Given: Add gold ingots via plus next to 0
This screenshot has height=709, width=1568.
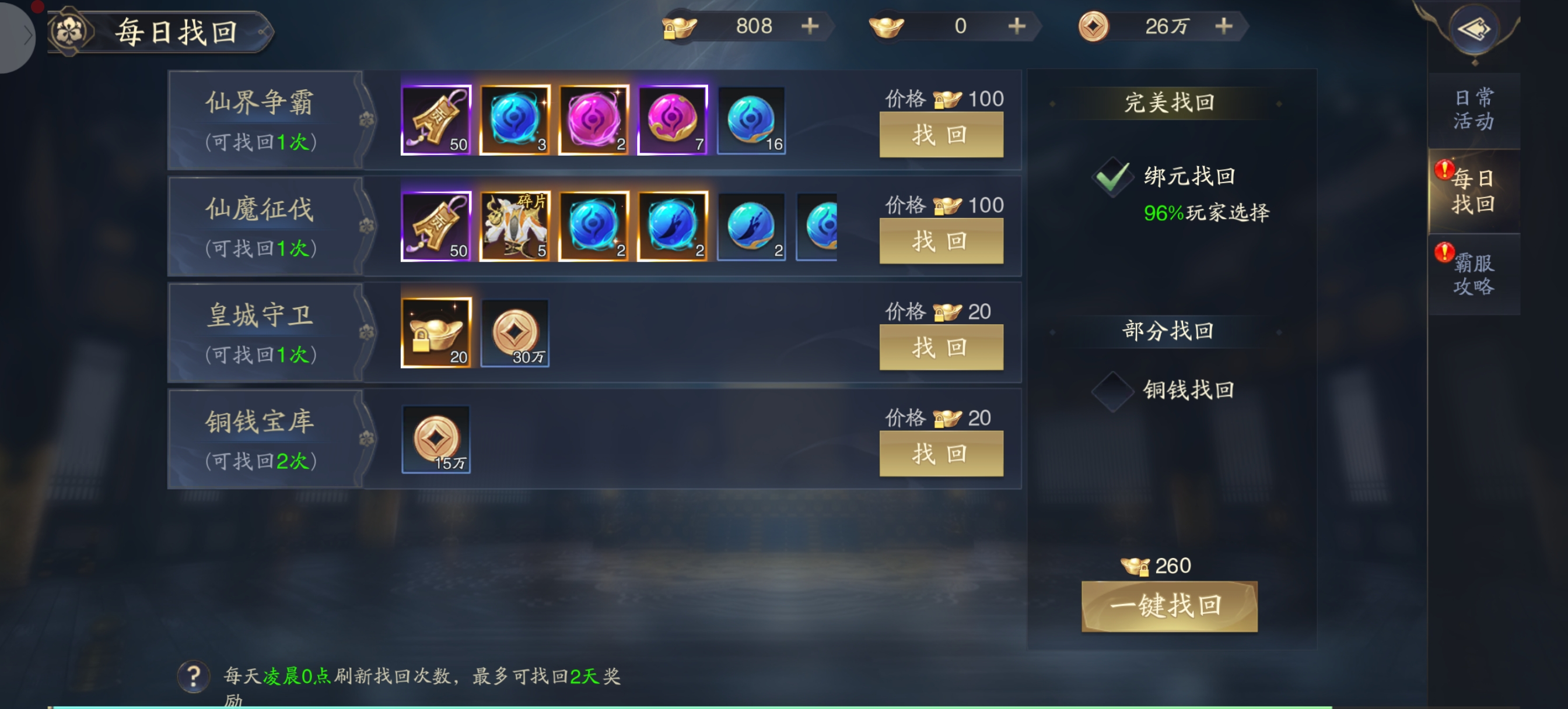Looking at the screenshot, I should 1017,26.
